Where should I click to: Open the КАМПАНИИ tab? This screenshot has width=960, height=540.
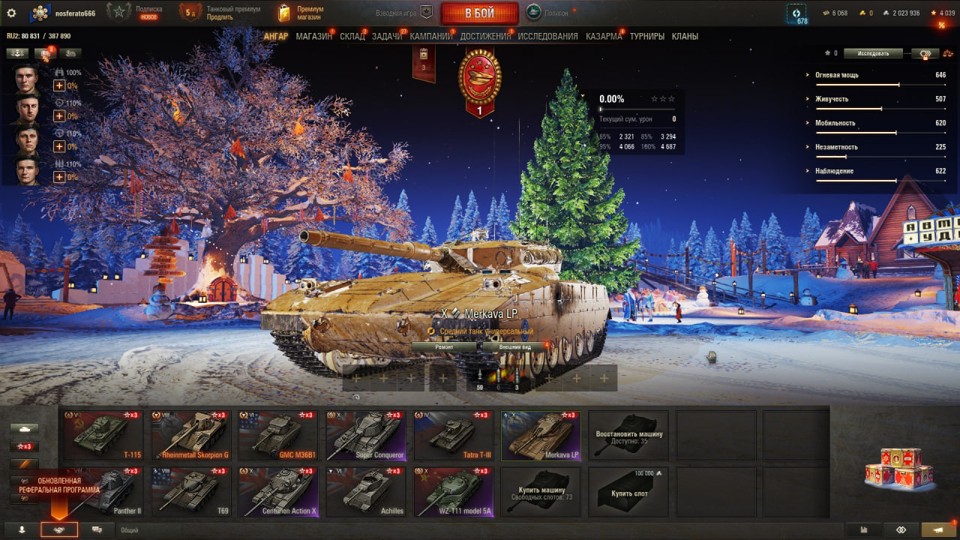431,37
